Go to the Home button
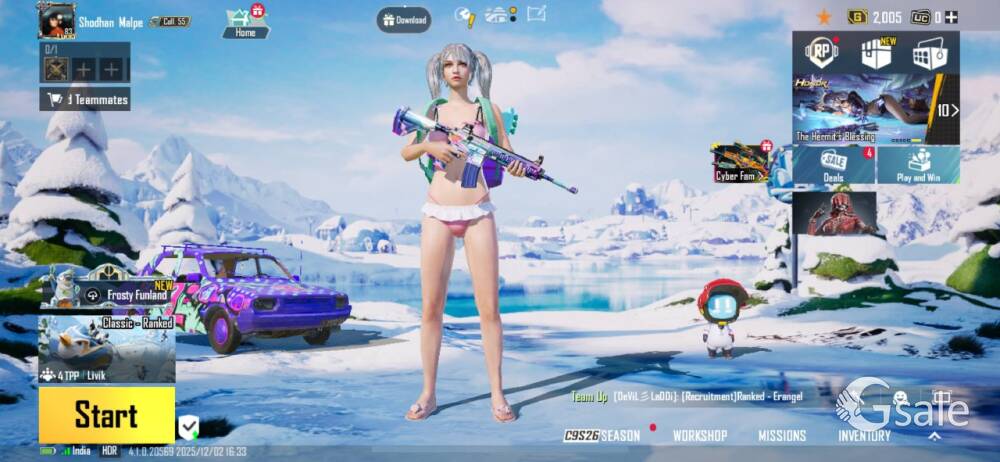 click(x=245, y=22)
